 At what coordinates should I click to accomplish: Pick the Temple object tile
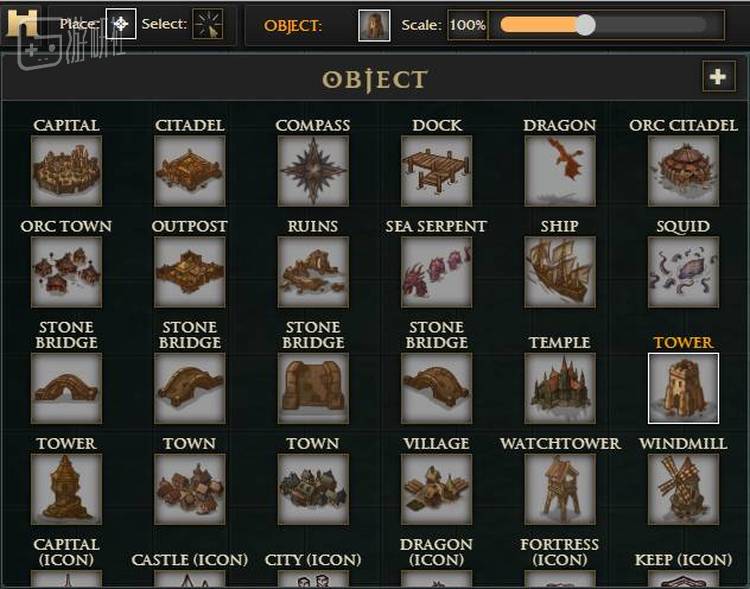tap(560, 388)
